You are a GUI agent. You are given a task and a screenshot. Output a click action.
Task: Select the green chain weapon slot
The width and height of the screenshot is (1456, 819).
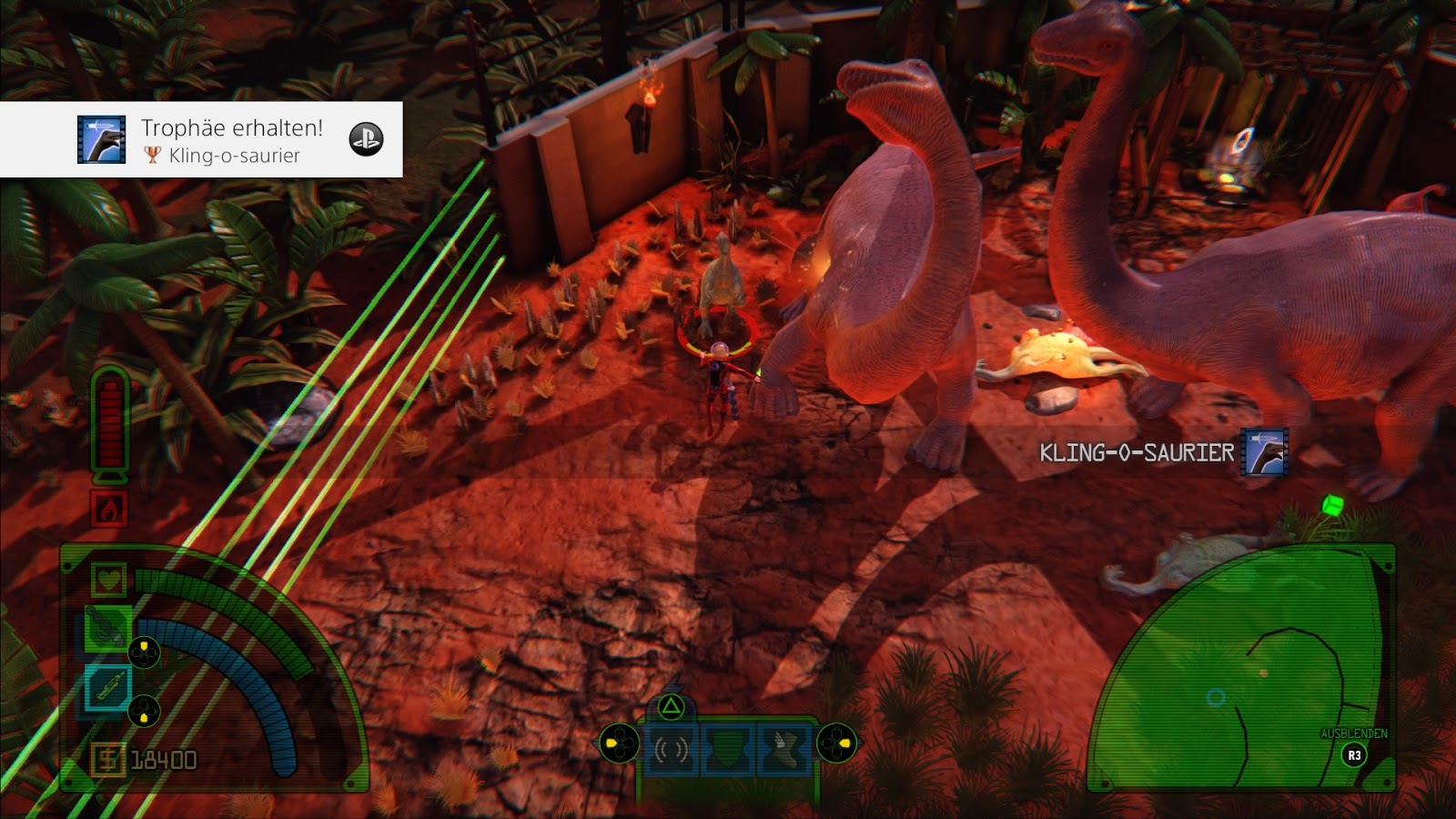107,630
